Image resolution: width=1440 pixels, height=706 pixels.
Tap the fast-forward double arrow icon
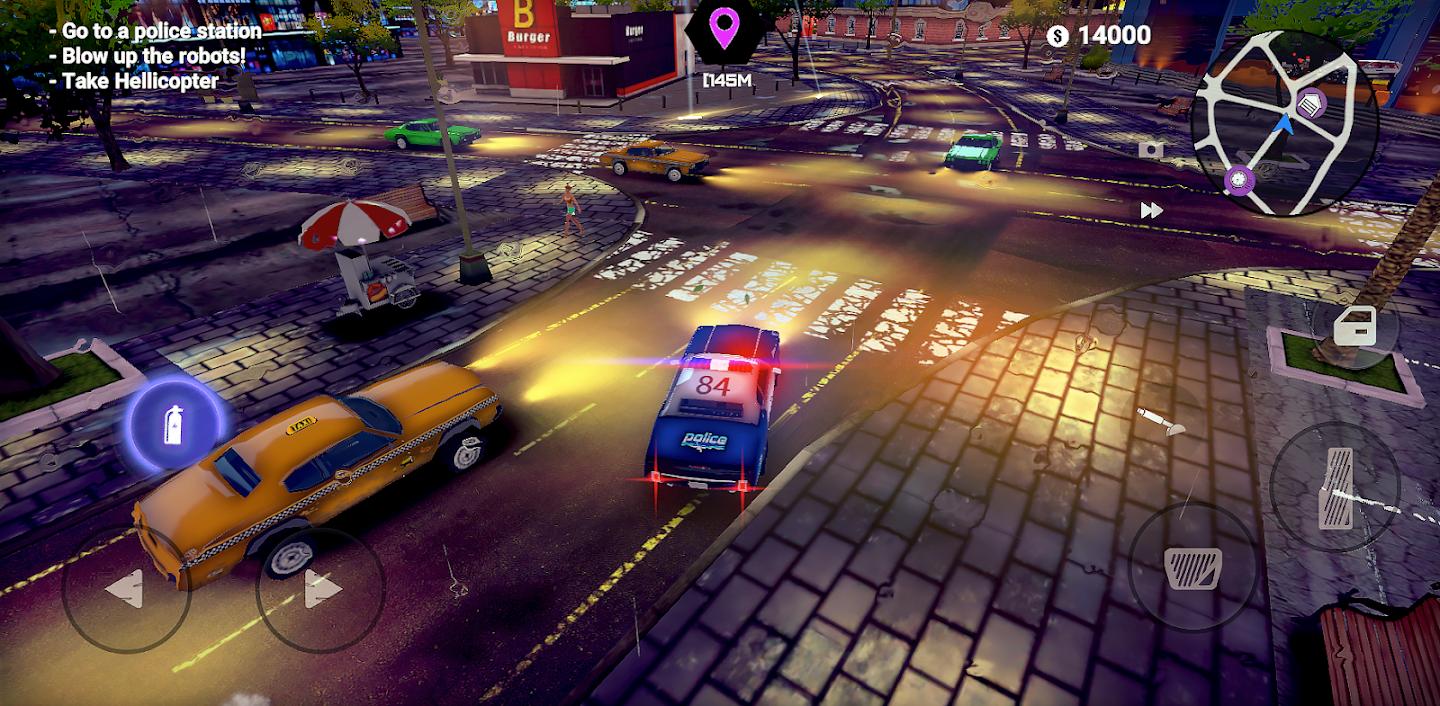click(1151, 210)
